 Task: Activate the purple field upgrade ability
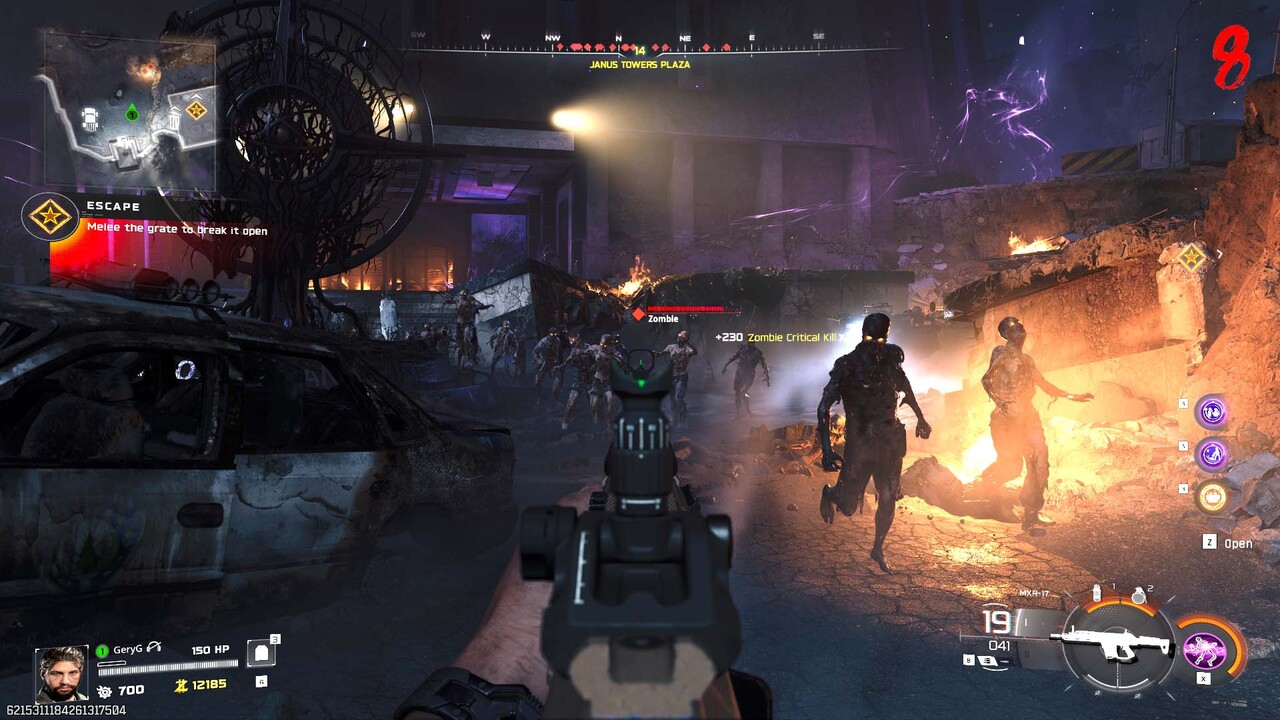click(1205, 649)
